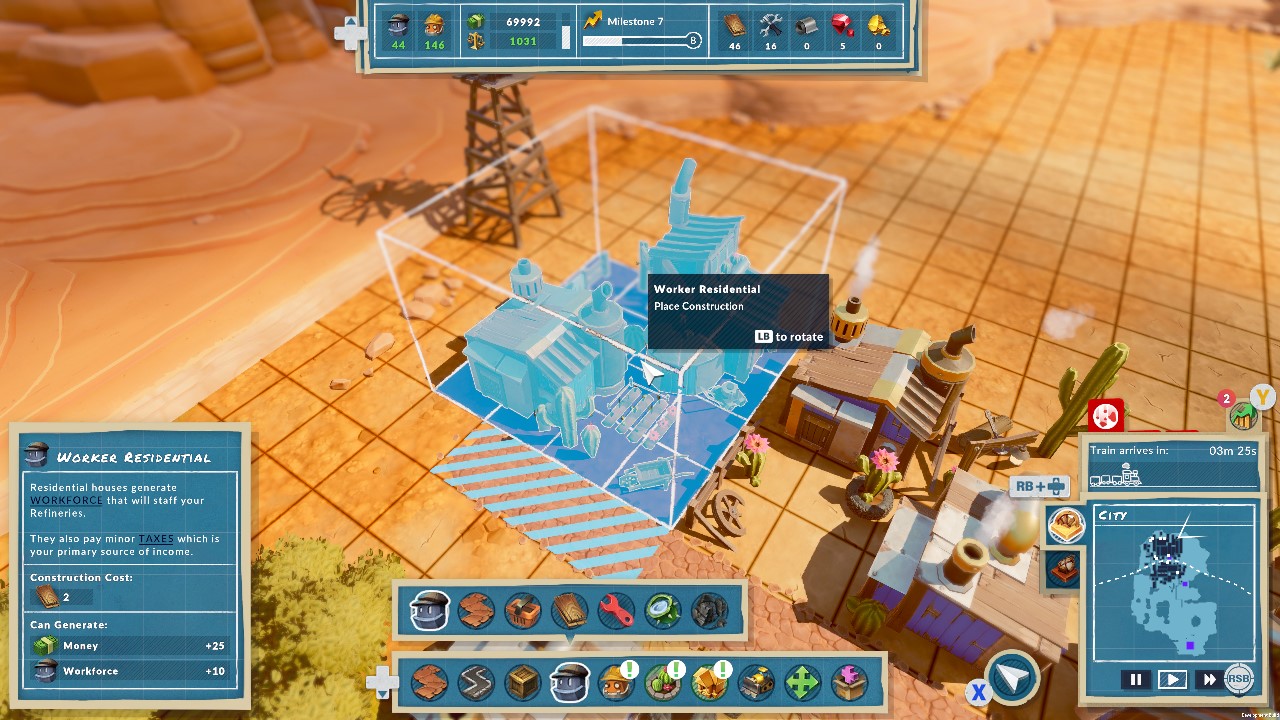Screen dimensions: 1280x720
Task: Open the box with pink plus icon
Action: [849, 683]
